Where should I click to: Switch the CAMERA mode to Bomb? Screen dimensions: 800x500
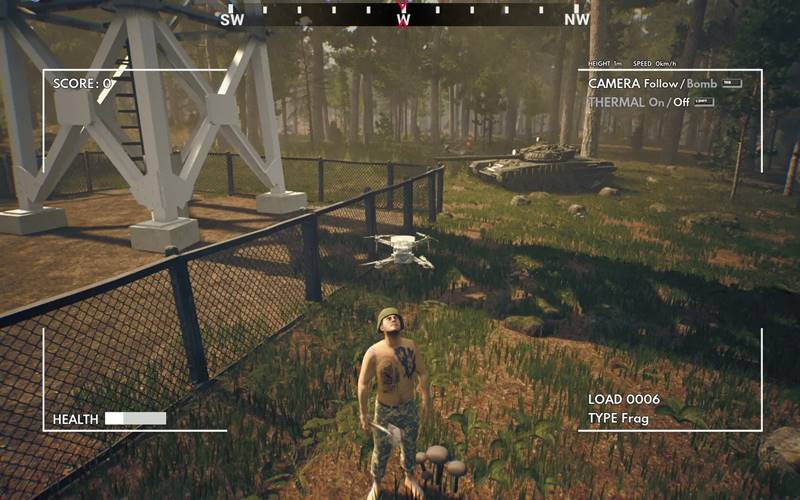pyautogui.click(x=700, y=84)
